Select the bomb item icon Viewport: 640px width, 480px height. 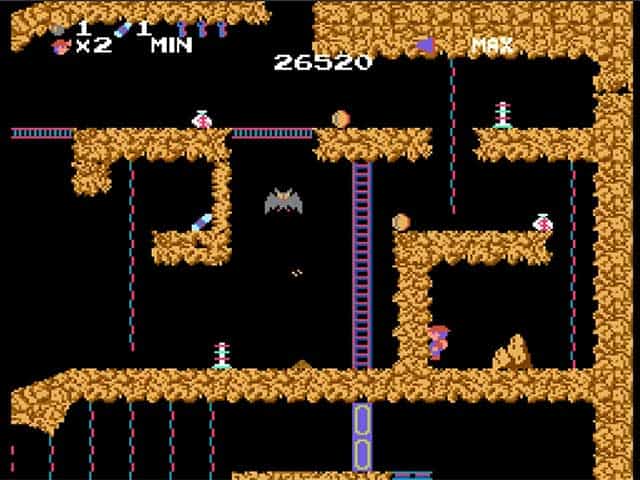[x=60, y=29]
